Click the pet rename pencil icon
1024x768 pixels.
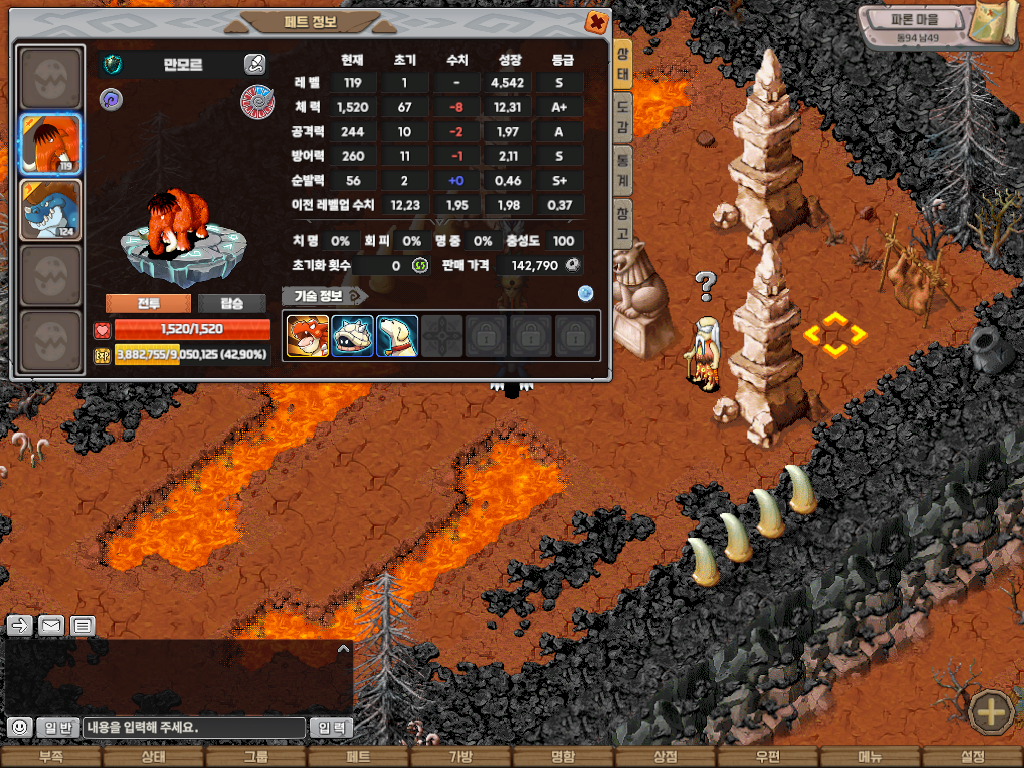tap(254, 65)
